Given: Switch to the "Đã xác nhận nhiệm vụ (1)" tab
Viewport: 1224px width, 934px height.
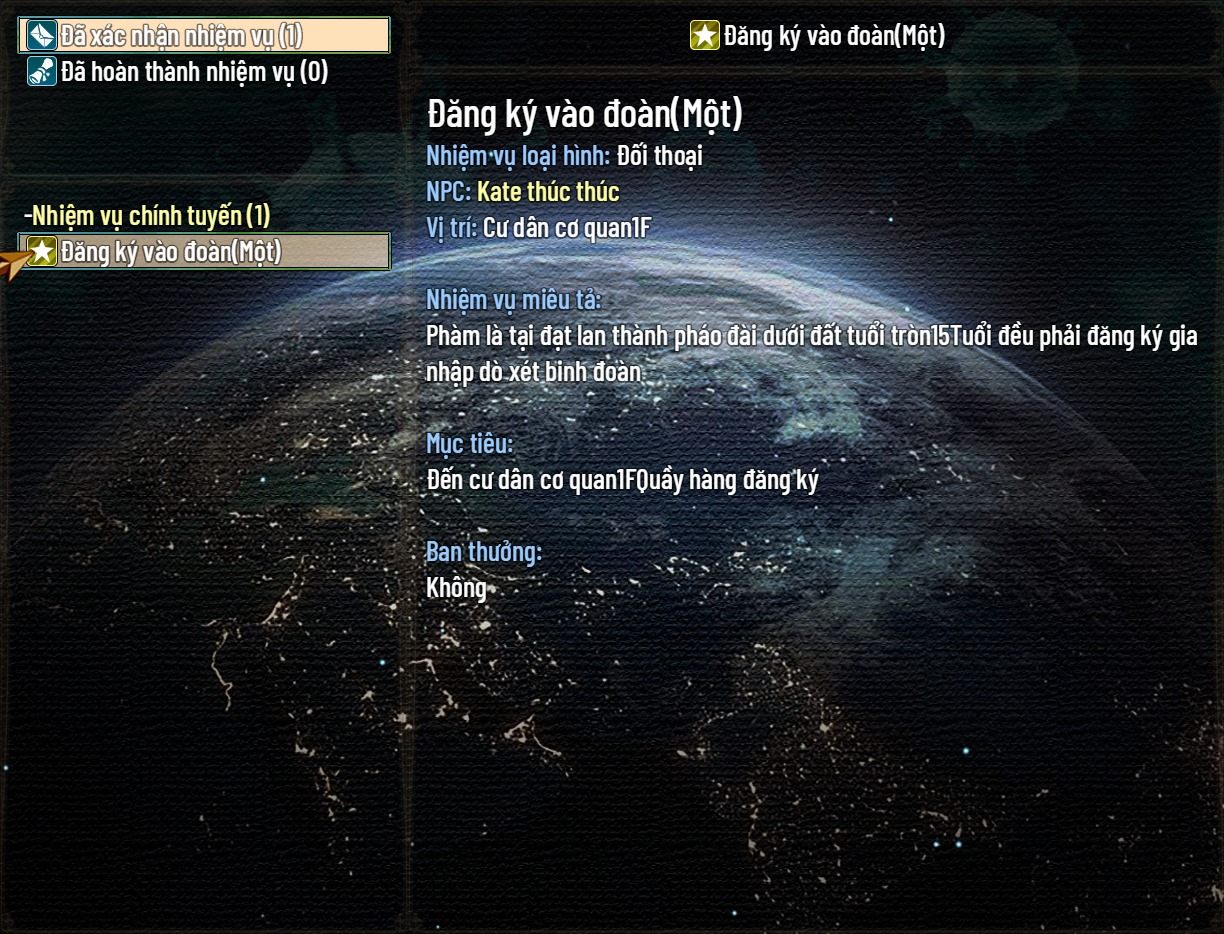Looking at the screenshot, I should point(203,36).
